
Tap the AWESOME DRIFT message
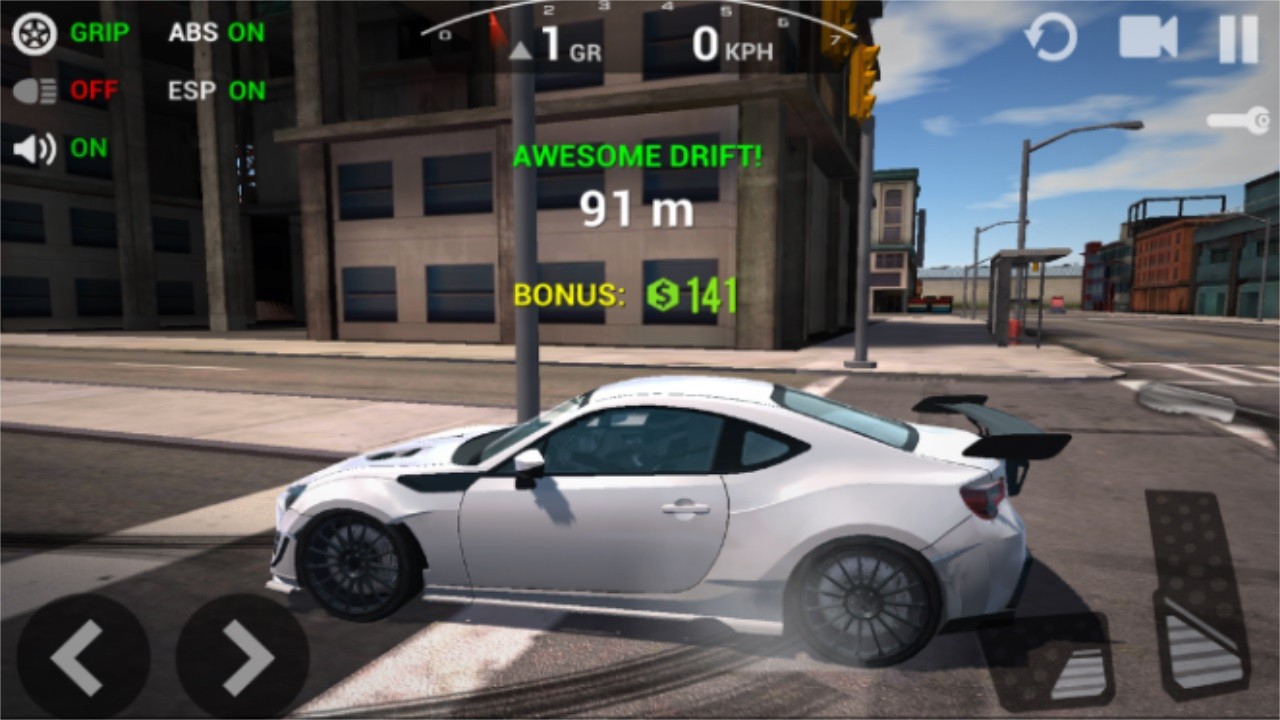coord(637,156)
